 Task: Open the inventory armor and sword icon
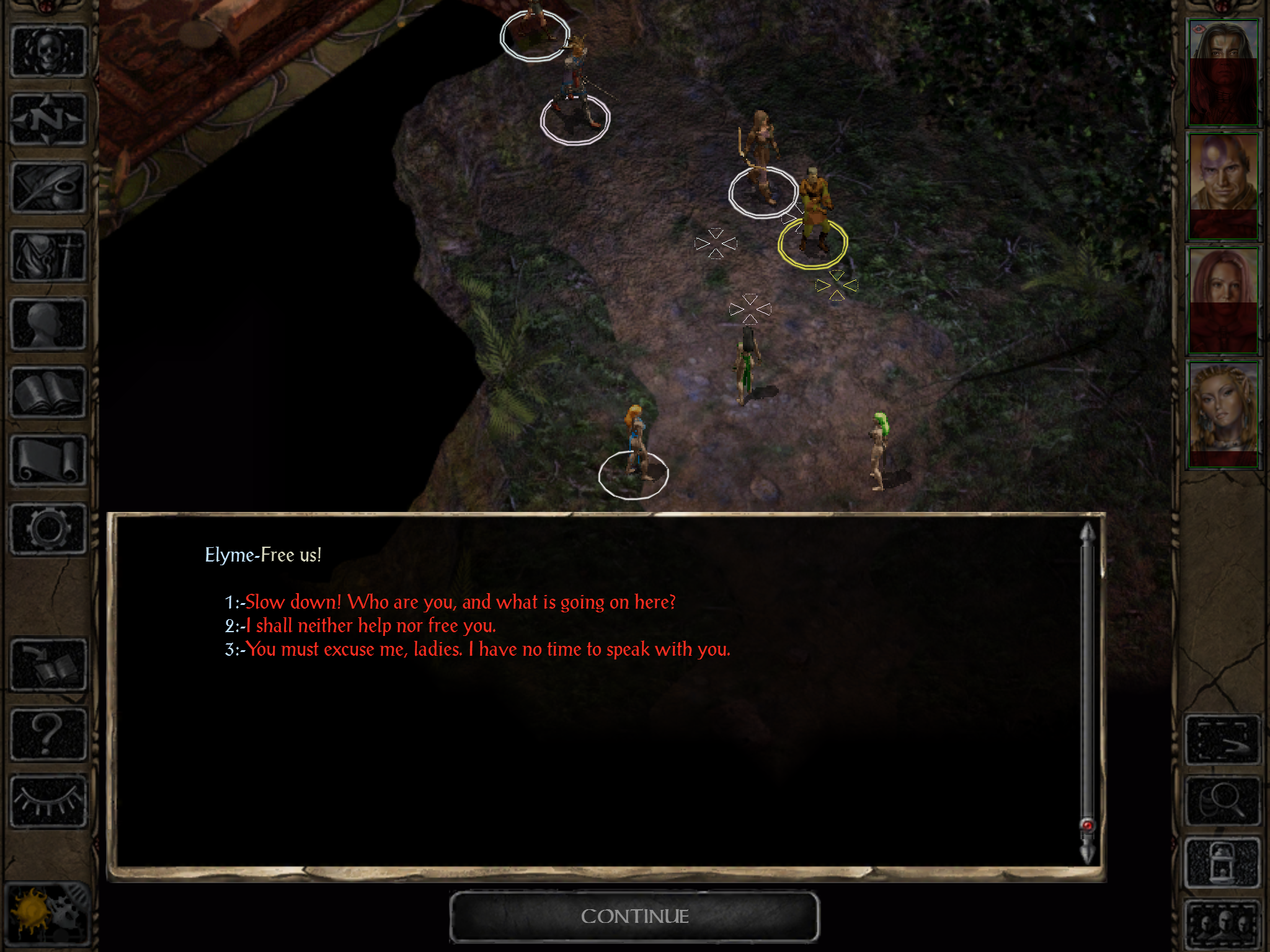click(48, 255)
